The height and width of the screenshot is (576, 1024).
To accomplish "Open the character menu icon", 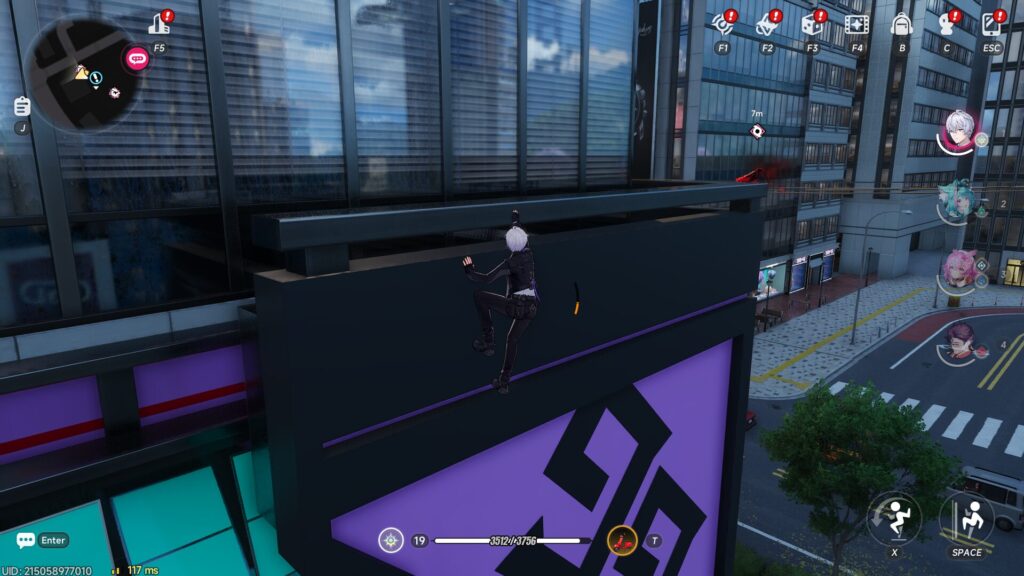I will (946, 24).
